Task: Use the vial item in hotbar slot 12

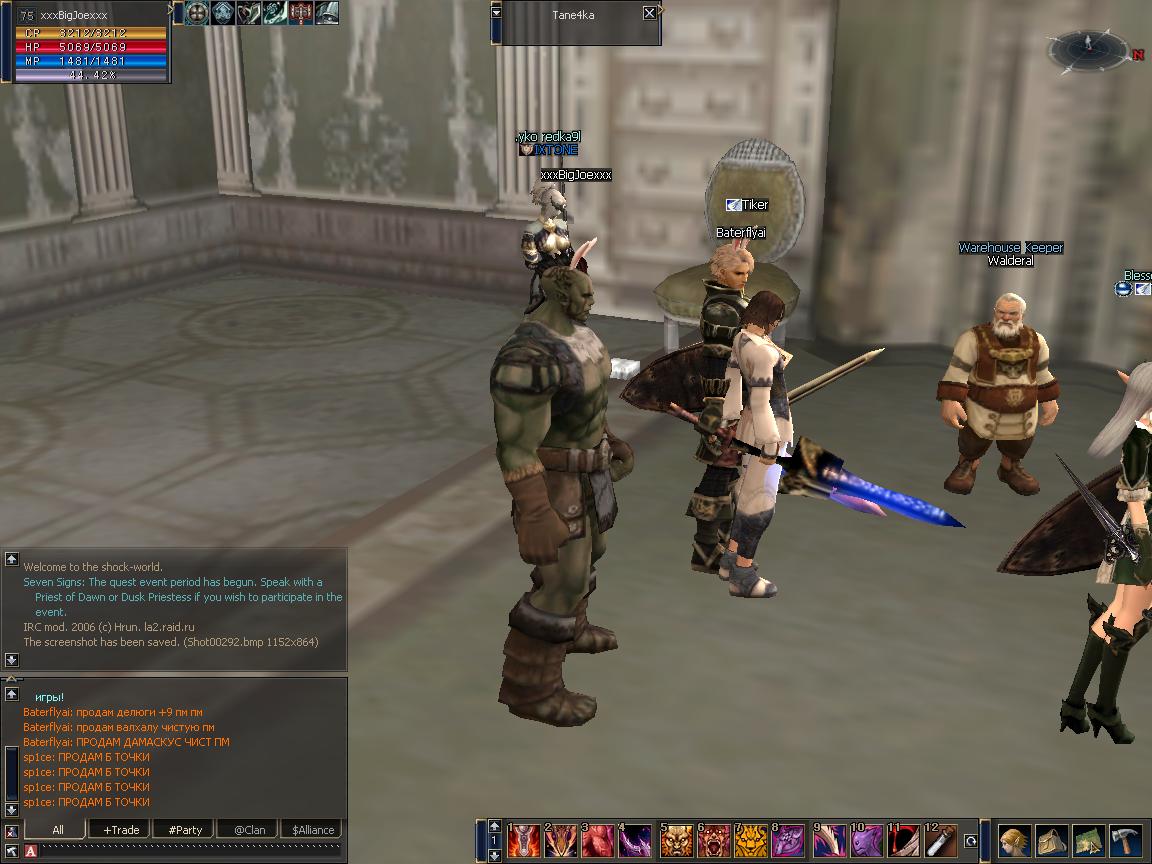Action: coord(940,841)
